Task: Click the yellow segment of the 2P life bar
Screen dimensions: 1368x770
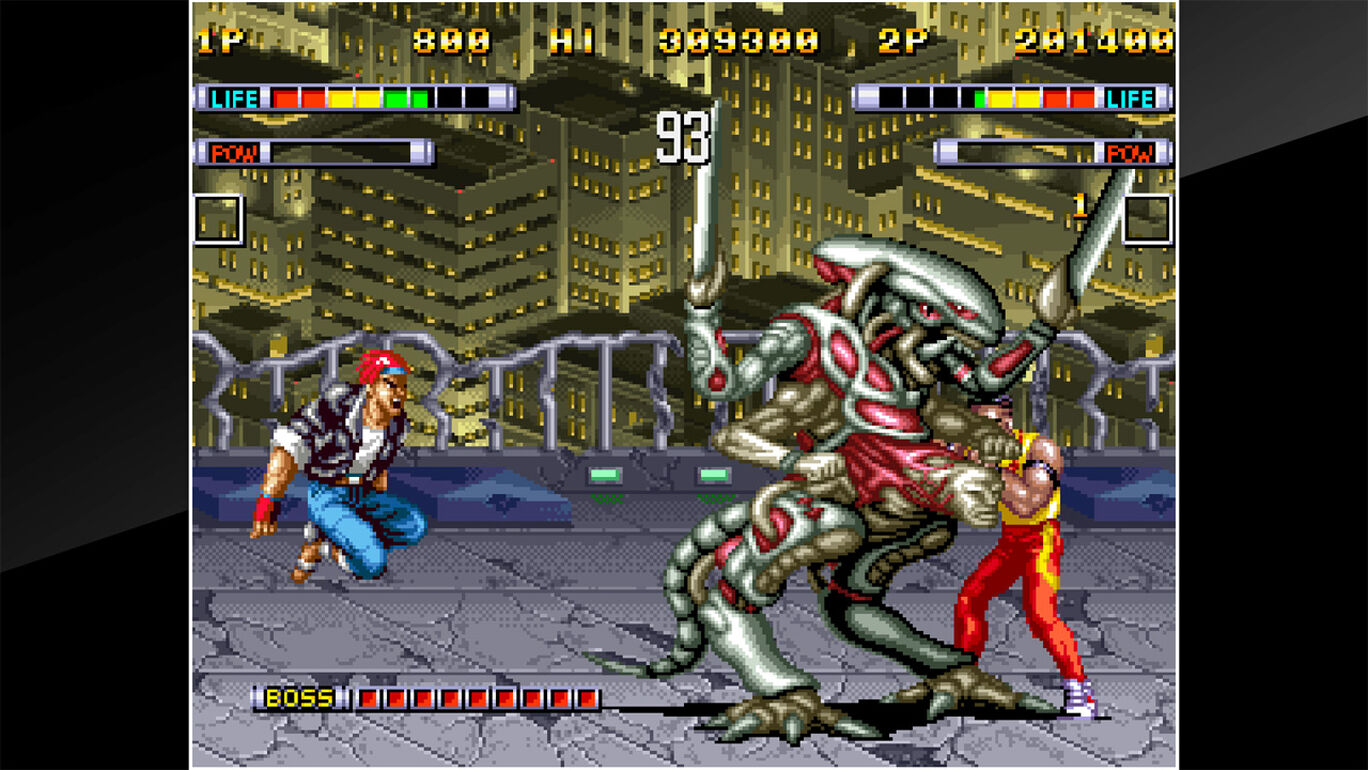Action: pyautogui.click(x=1002, y=97)
